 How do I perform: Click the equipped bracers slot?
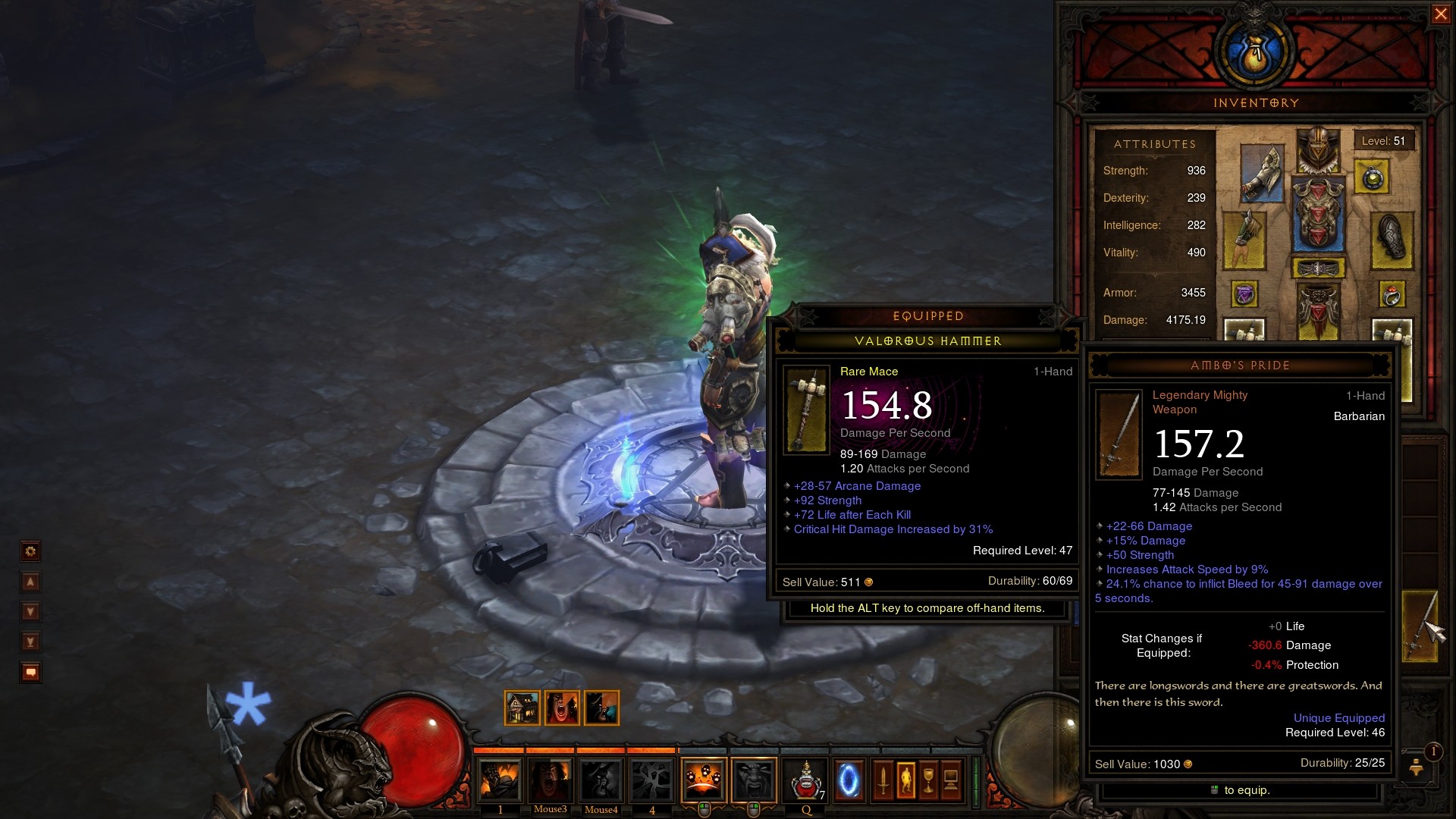[x=1392, y=240]
